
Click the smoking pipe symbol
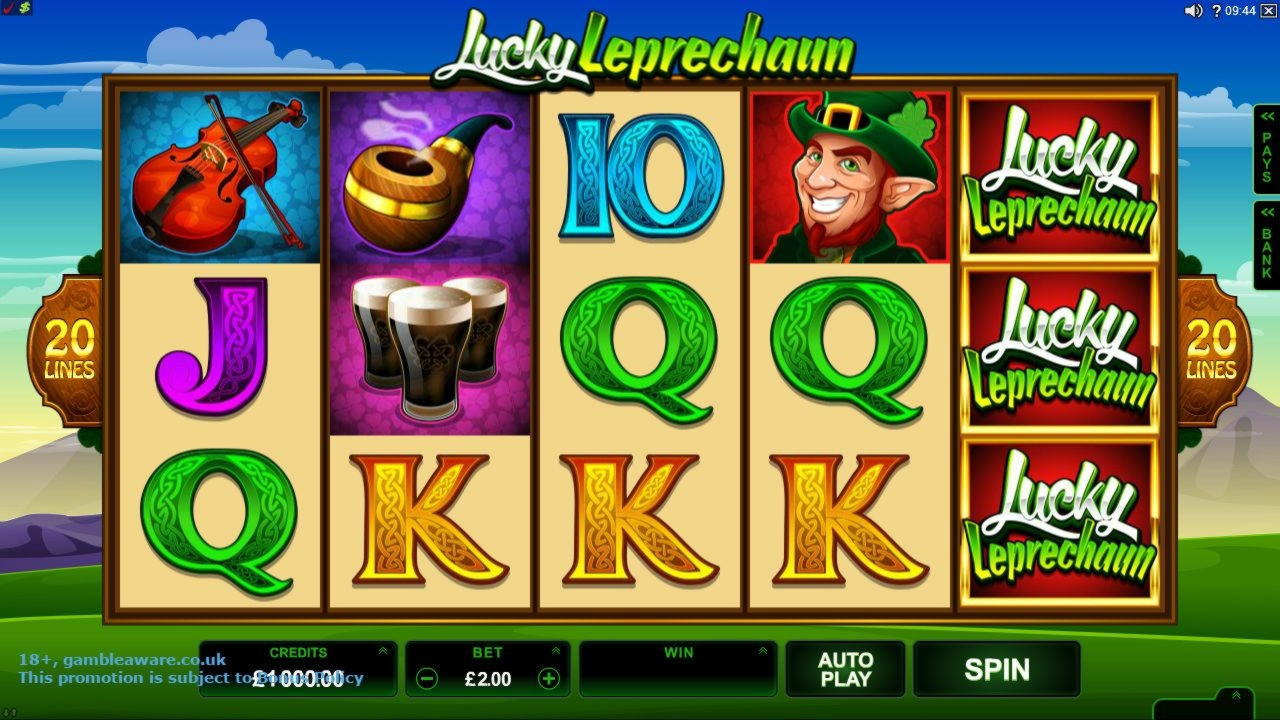pos(430,175)
